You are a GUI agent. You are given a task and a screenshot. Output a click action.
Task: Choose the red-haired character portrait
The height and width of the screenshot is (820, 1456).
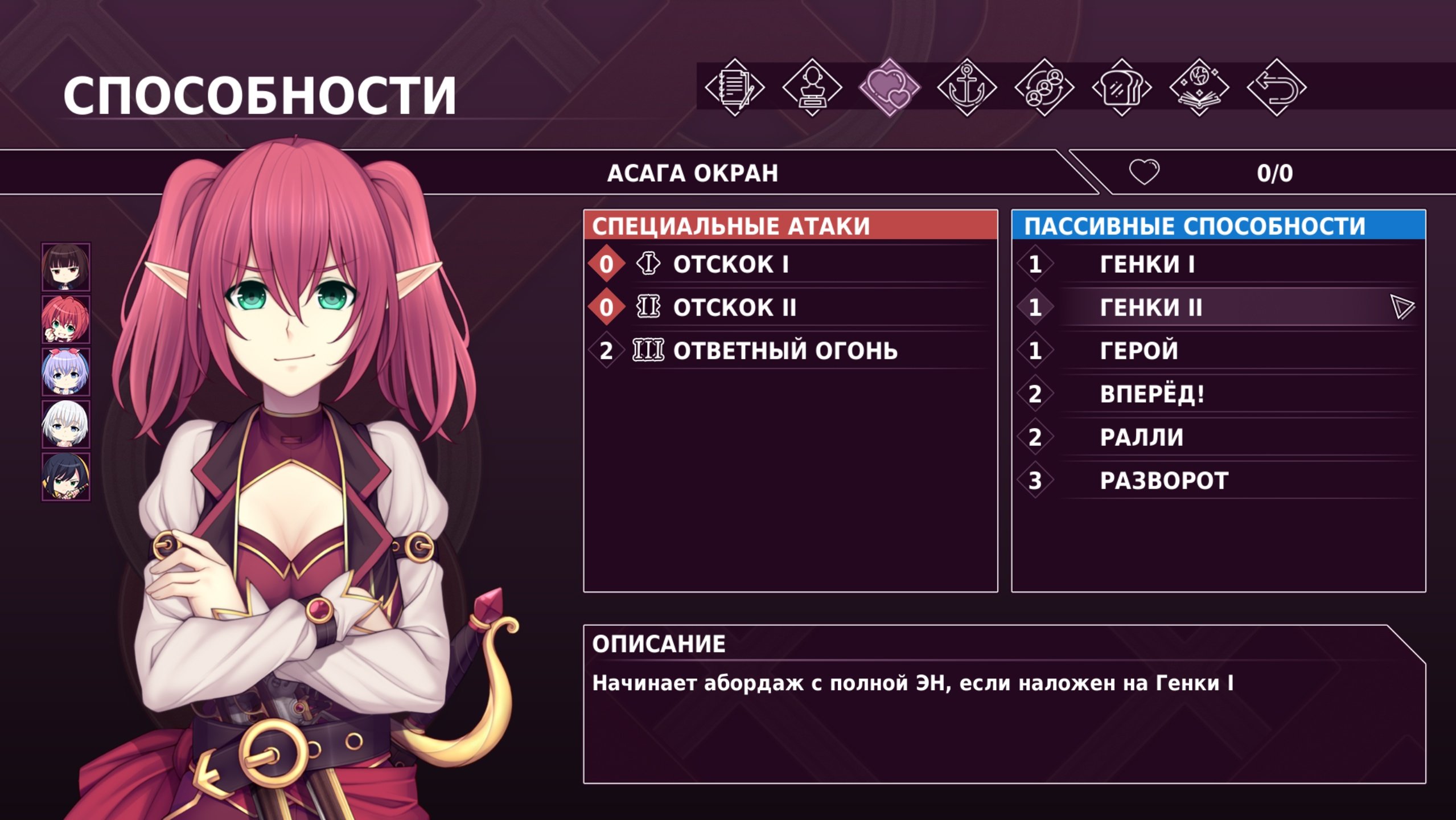[x=66, y=319]
